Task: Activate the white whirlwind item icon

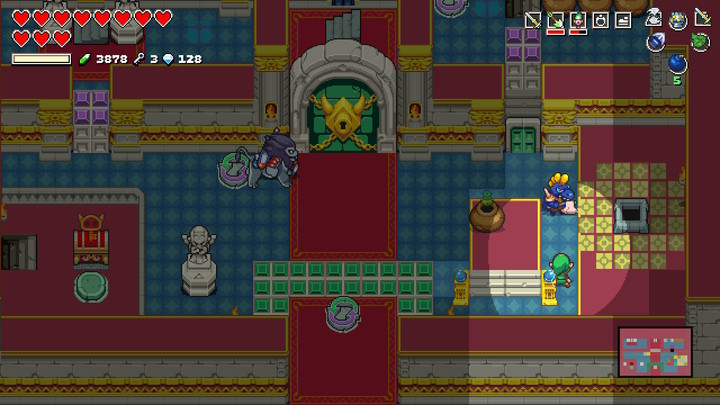Action: pos(653,17)
